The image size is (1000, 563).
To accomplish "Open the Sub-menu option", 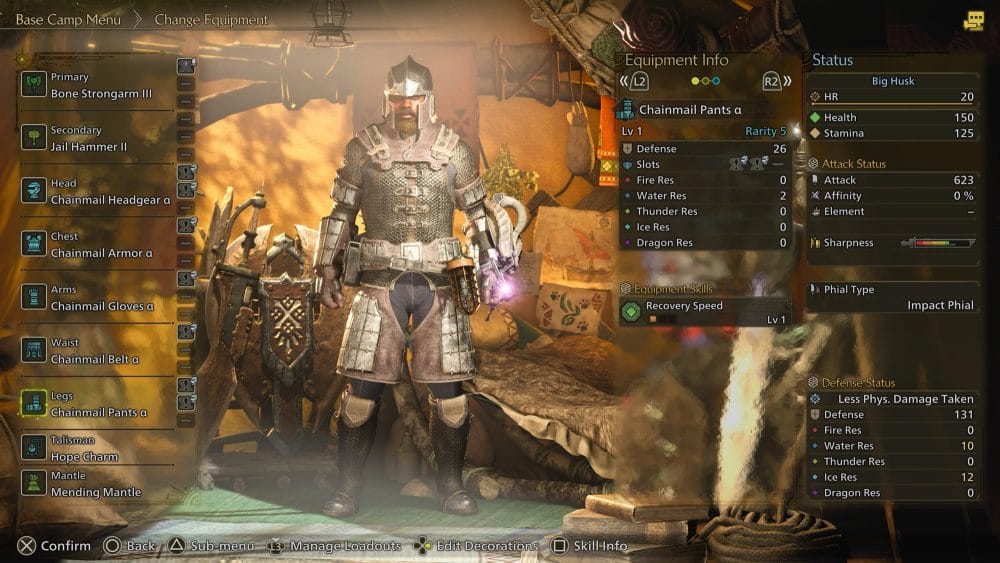I will click(206, 546).
